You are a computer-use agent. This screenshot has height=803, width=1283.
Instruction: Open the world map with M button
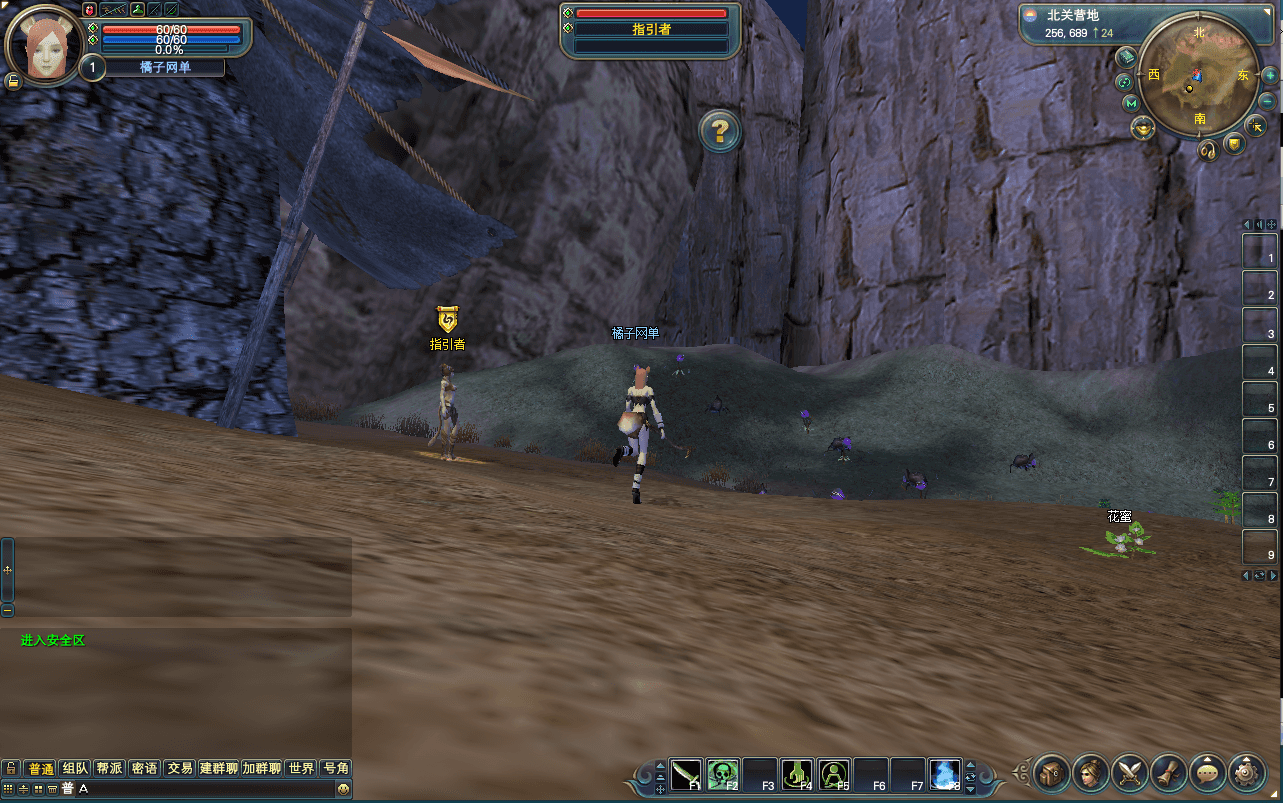pos(1131,103)
